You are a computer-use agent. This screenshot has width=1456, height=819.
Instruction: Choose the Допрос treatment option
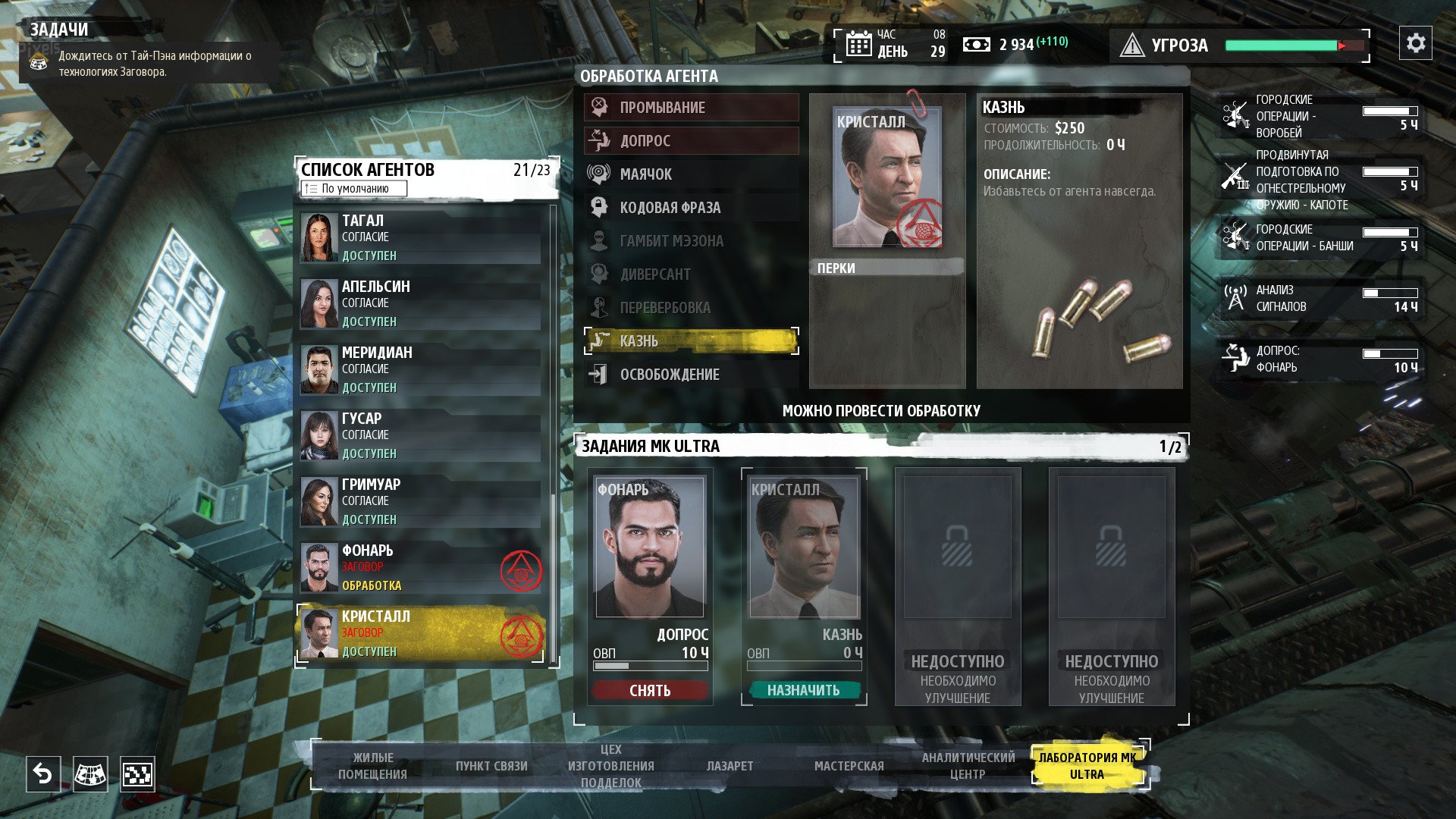[691, 141]
